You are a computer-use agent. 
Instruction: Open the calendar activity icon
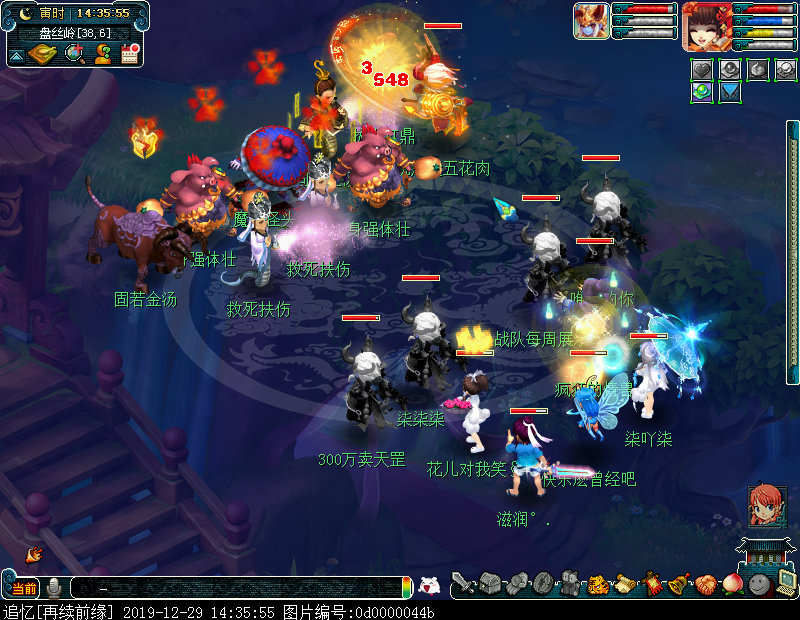(x=129, y=54)
